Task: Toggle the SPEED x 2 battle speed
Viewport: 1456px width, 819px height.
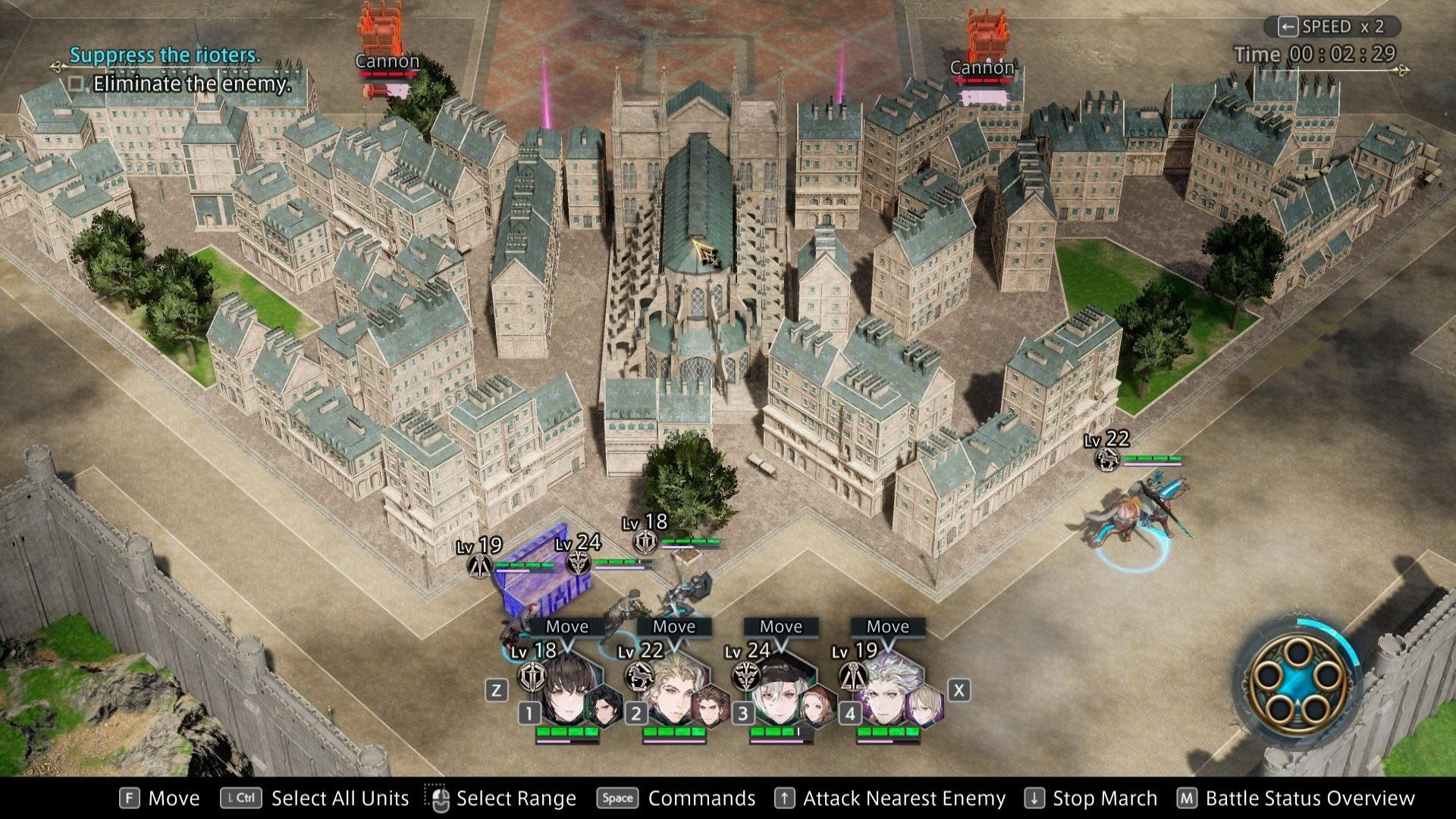Action: coord(1332,27)
